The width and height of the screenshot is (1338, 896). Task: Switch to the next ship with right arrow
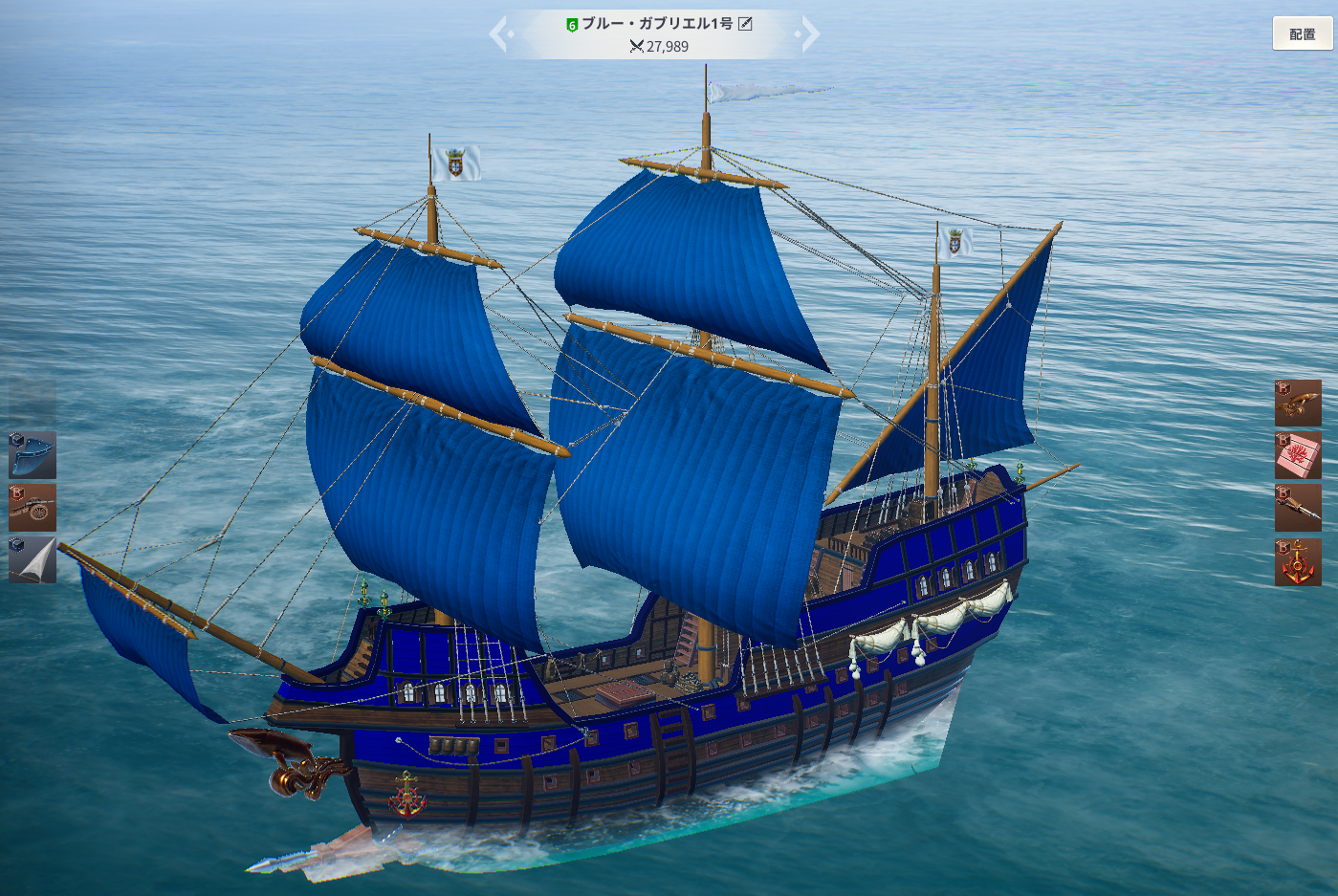(x=809, y=34)
